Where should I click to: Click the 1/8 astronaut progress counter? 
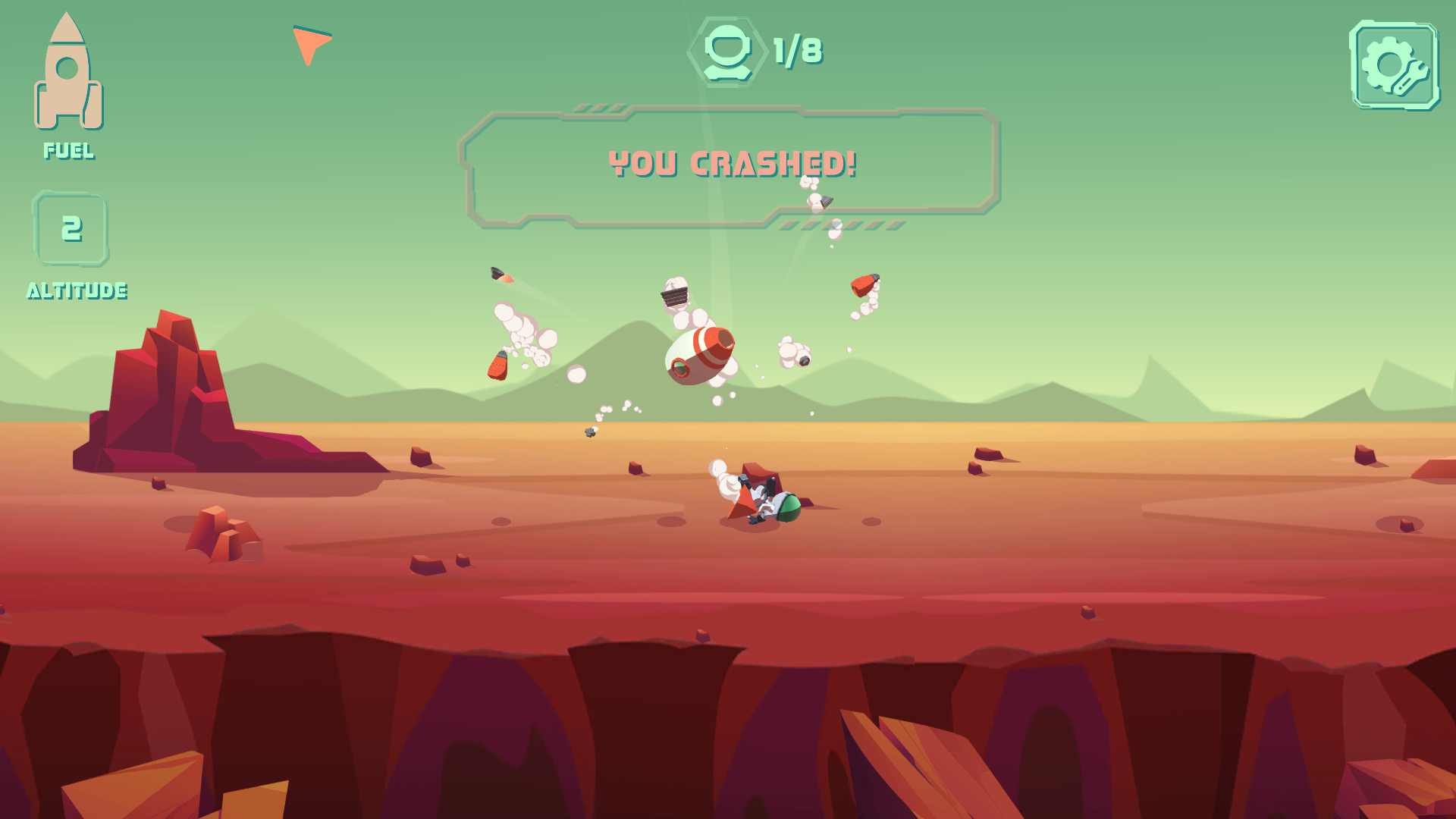[x=795, y=52]
